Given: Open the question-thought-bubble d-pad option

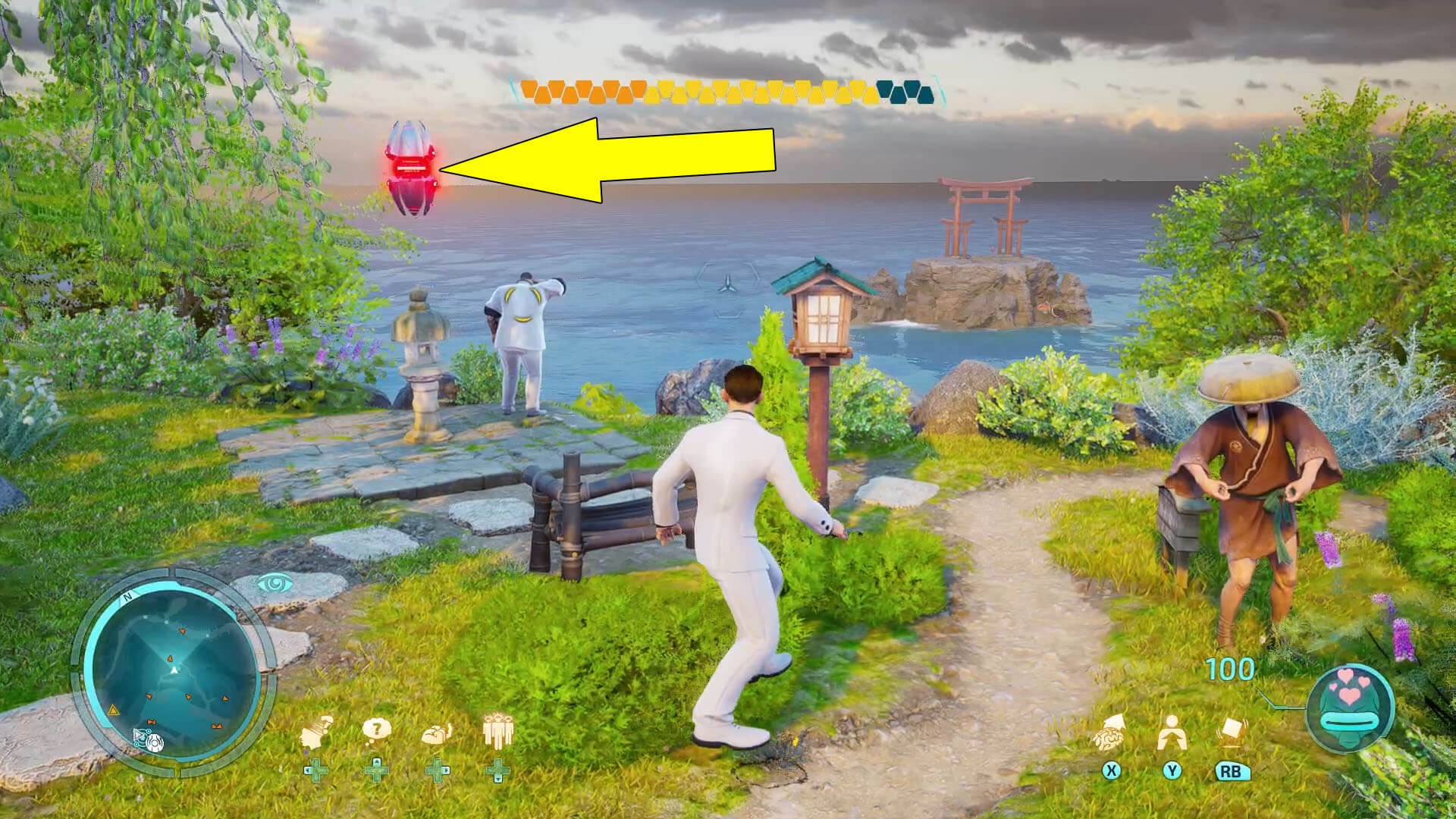Looking at the screenshot, I should [376, 728].
